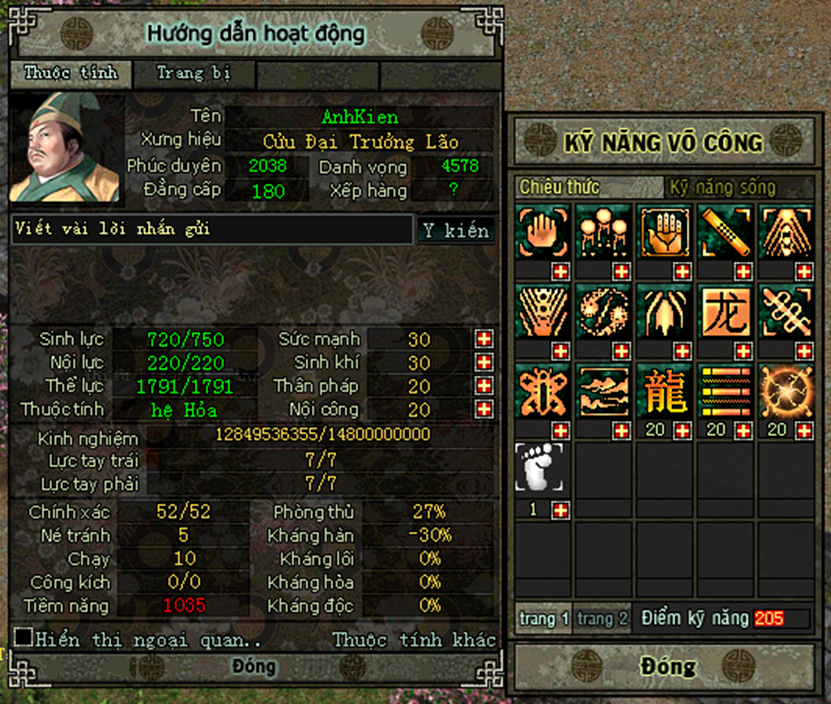
Task: Open Thuộc tính khác
Action: 414,639
